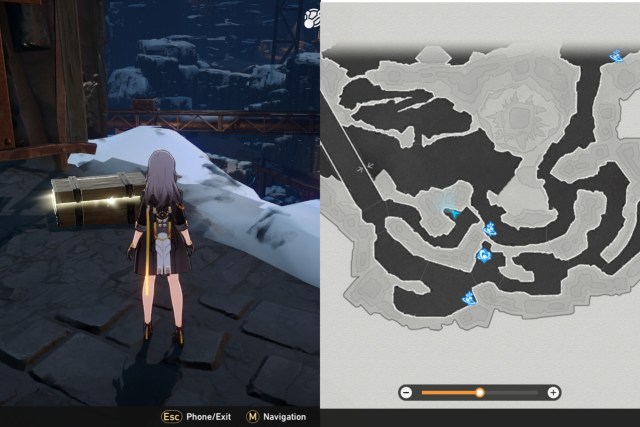
Task: Click the paw print icon above the map
Action: 311,16
